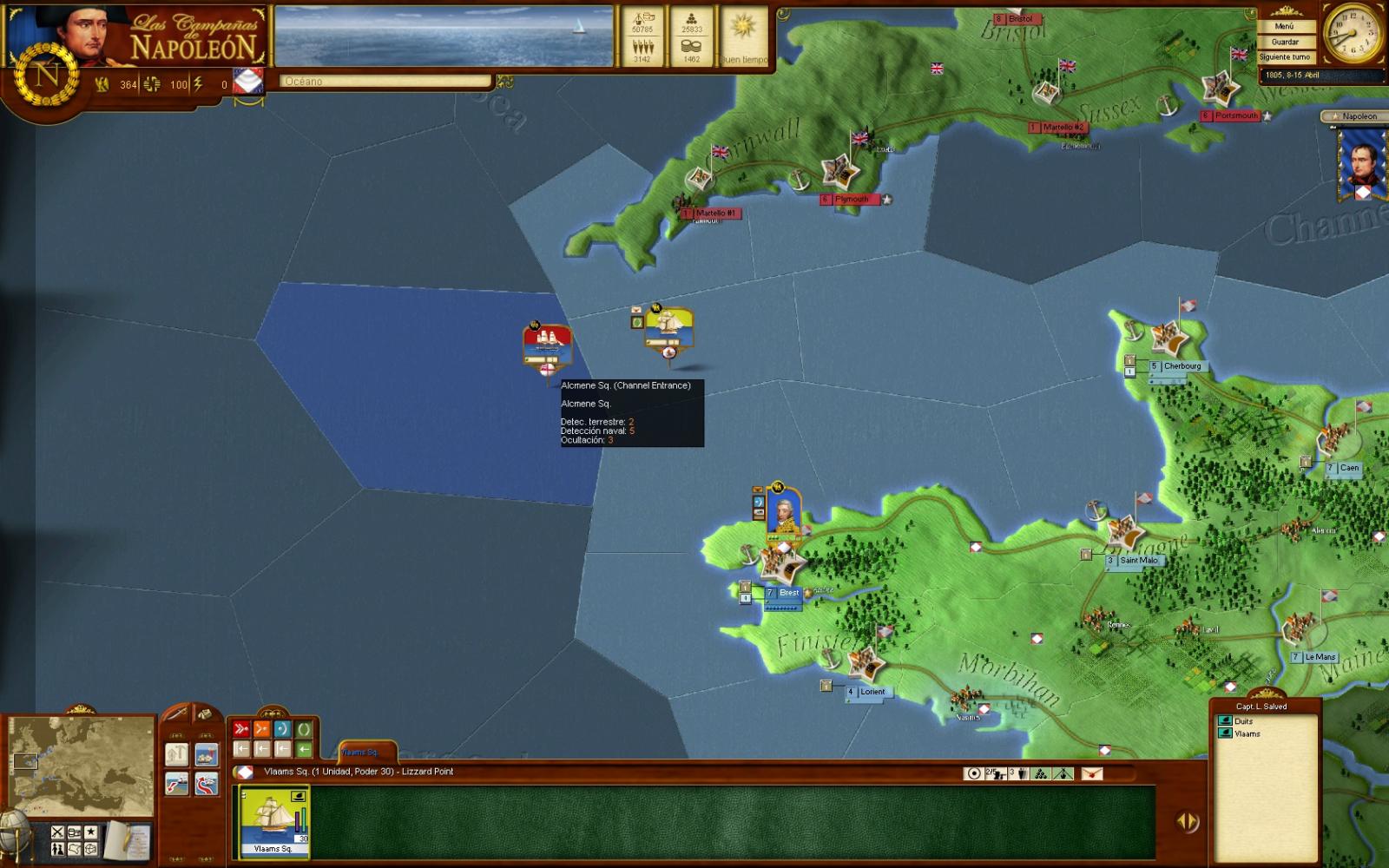Set the green passive posture icon

303,729
